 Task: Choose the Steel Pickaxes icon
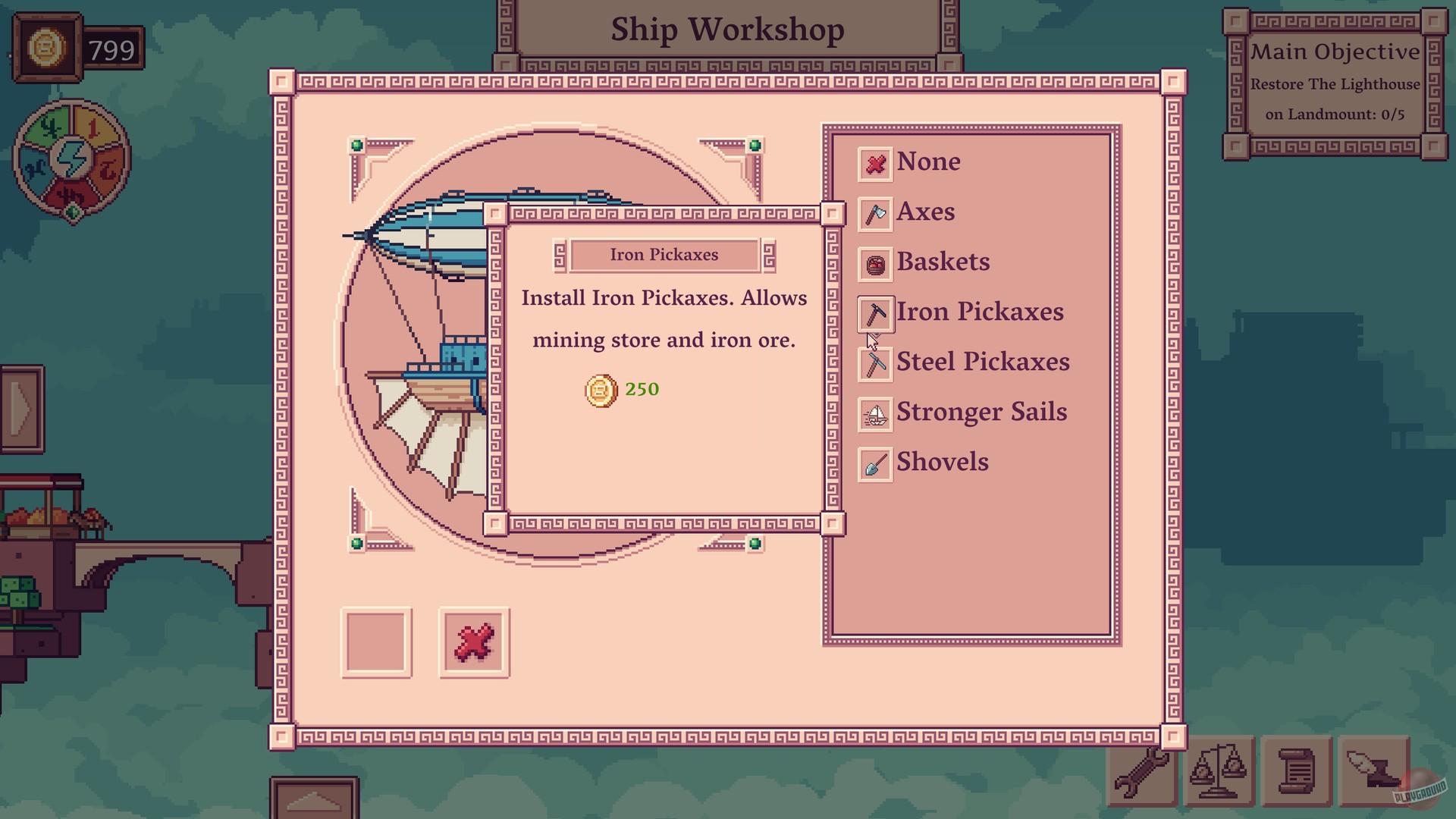(x=874, y=363)
